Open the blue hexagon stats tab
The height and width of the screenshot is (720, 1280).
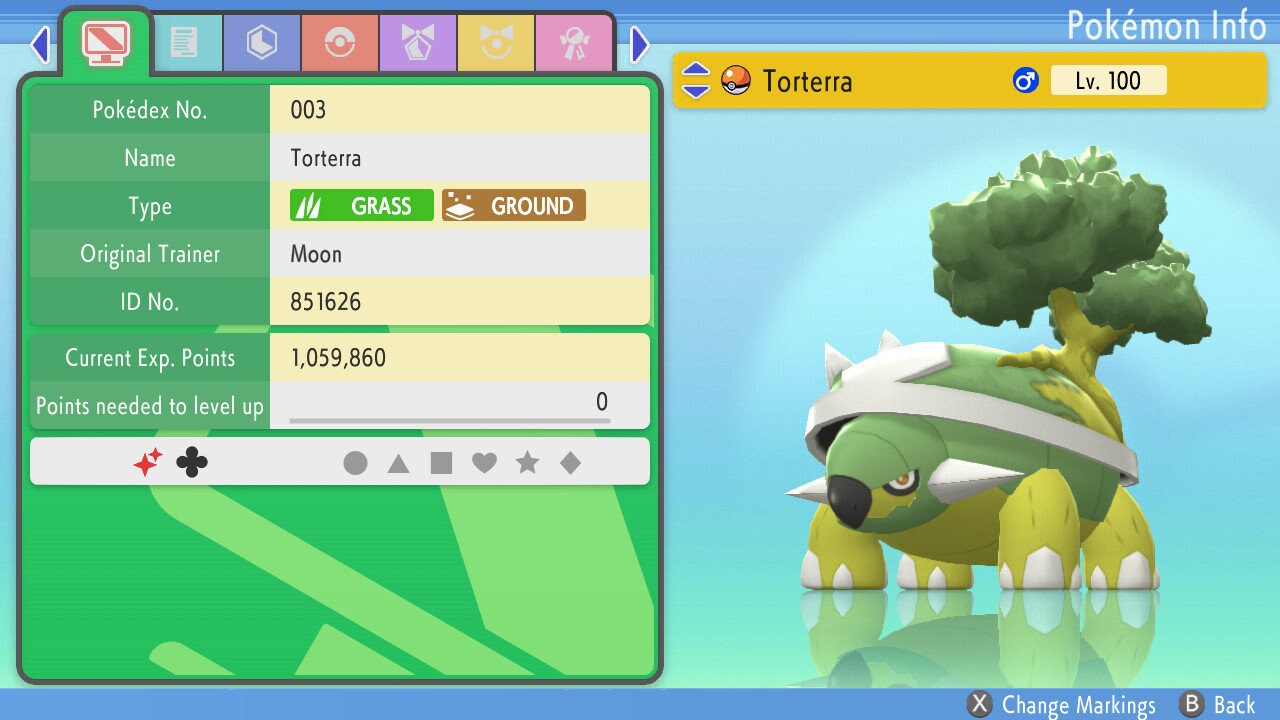pos(261,43)
